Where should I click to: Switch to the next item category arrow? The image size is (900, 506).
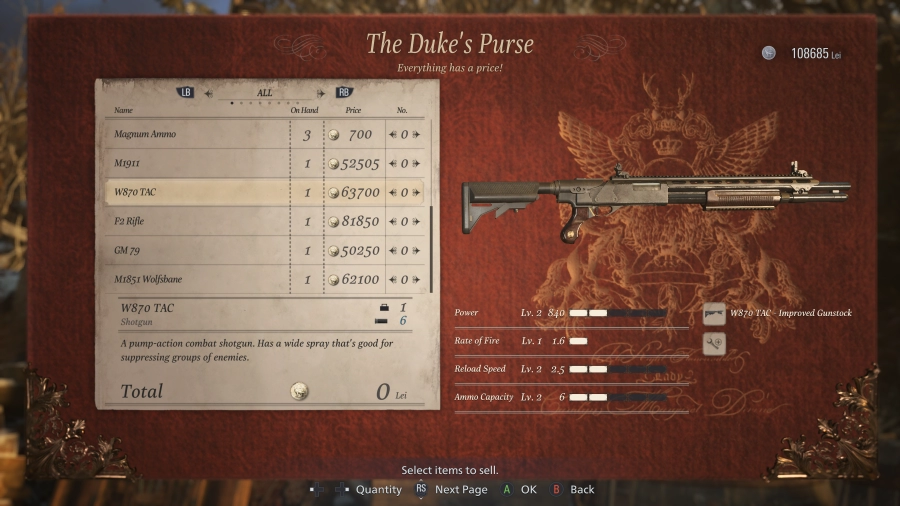[x=321, y=94]
